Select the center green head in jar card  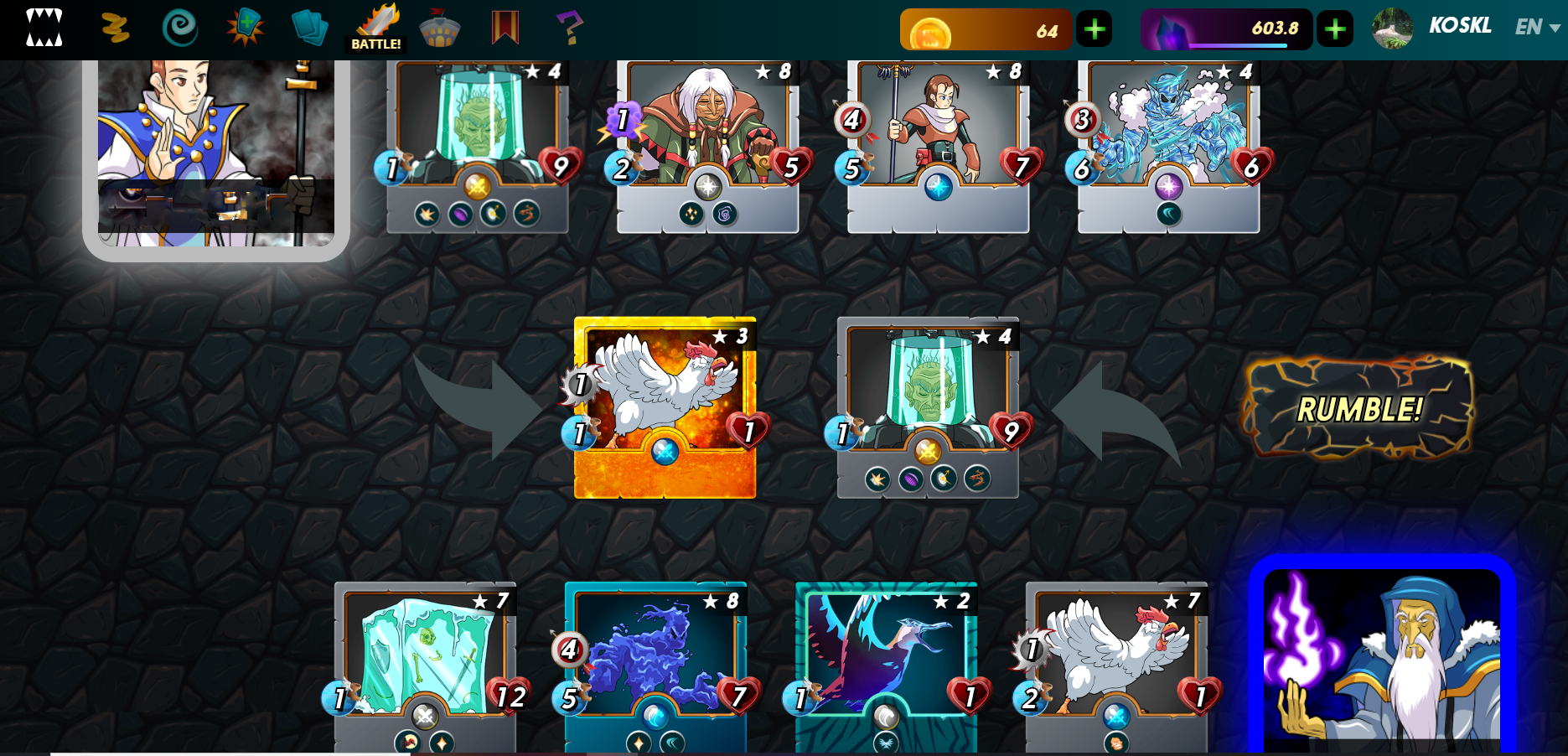click(x=928, y=407)
